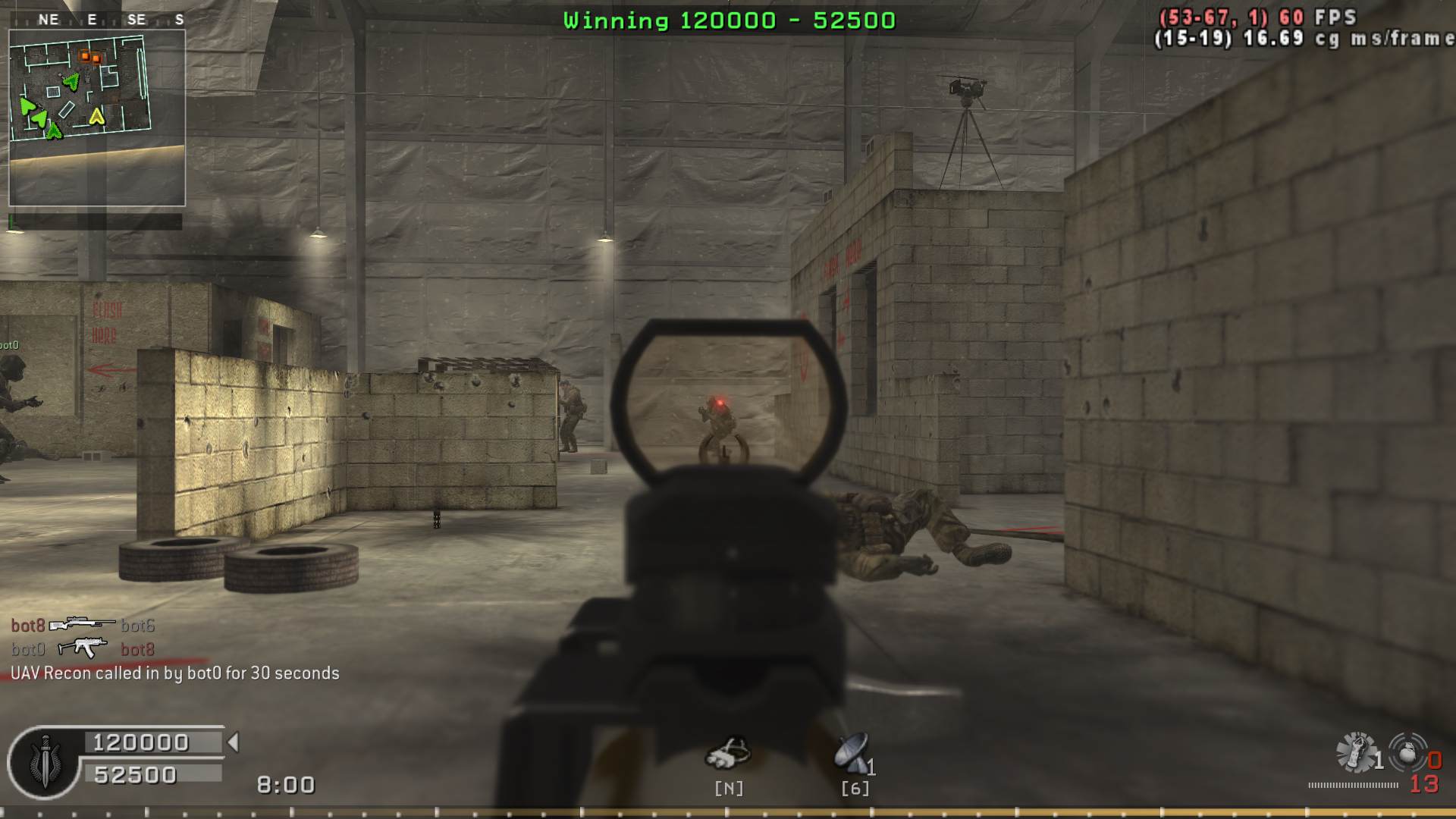
Task: Select the flashbang special grenade icon
Action: tap(1355, 753)
